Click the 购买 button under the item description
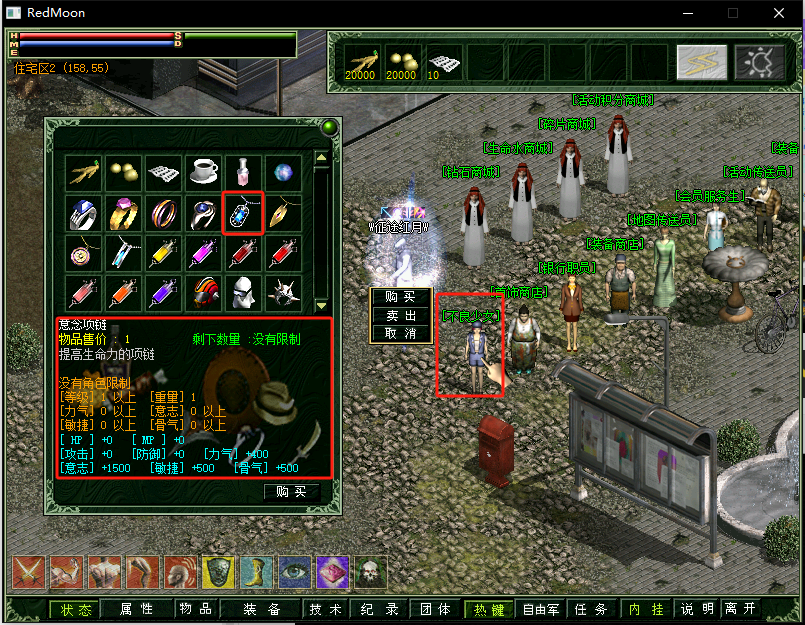Image resolution: width=805 pixels, height=625 pixels. (291, 492)
